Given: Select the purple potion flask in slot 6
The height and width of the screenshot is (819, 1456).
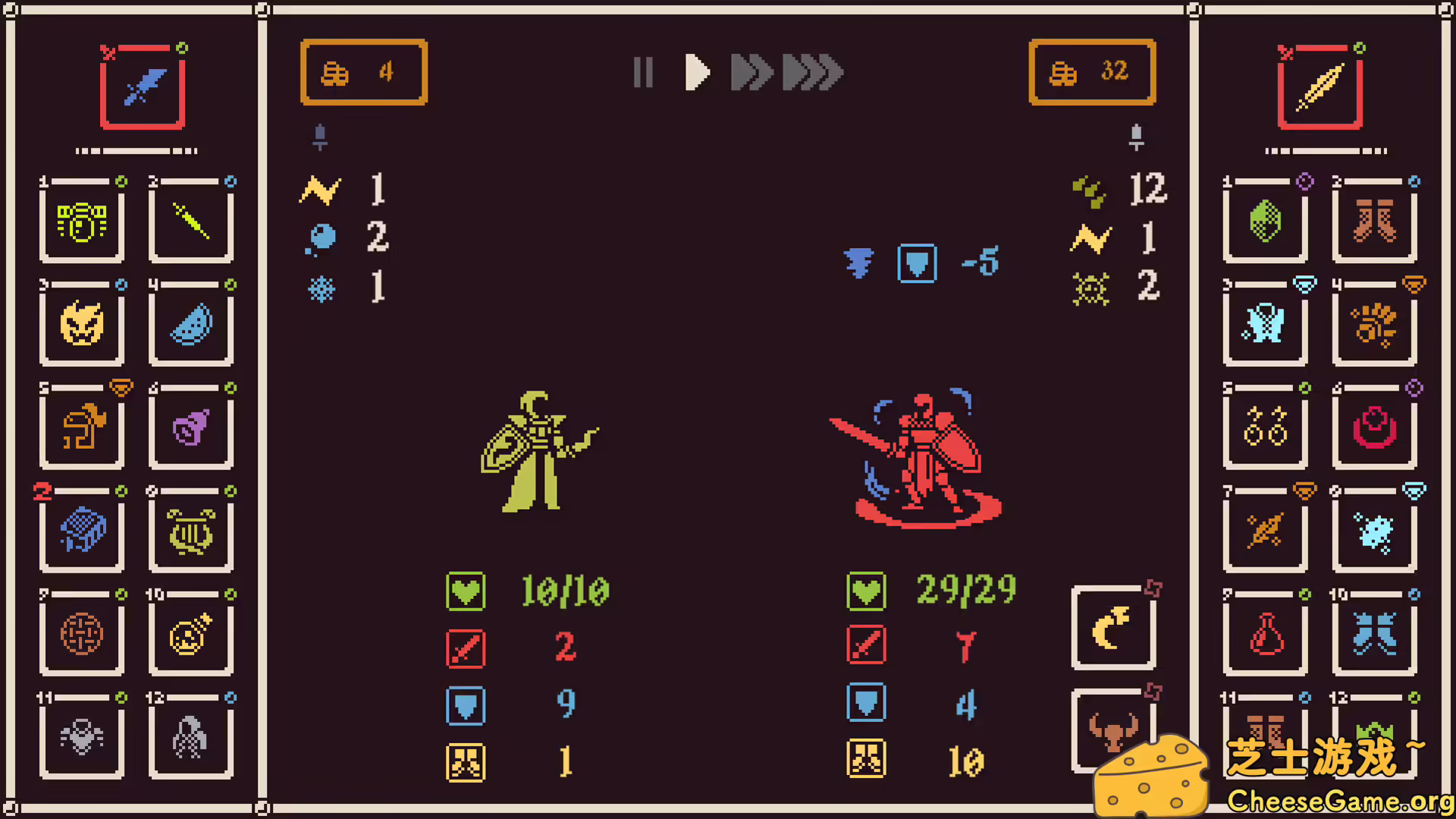Looking at the screenshot, I should [x=191, y=428].
